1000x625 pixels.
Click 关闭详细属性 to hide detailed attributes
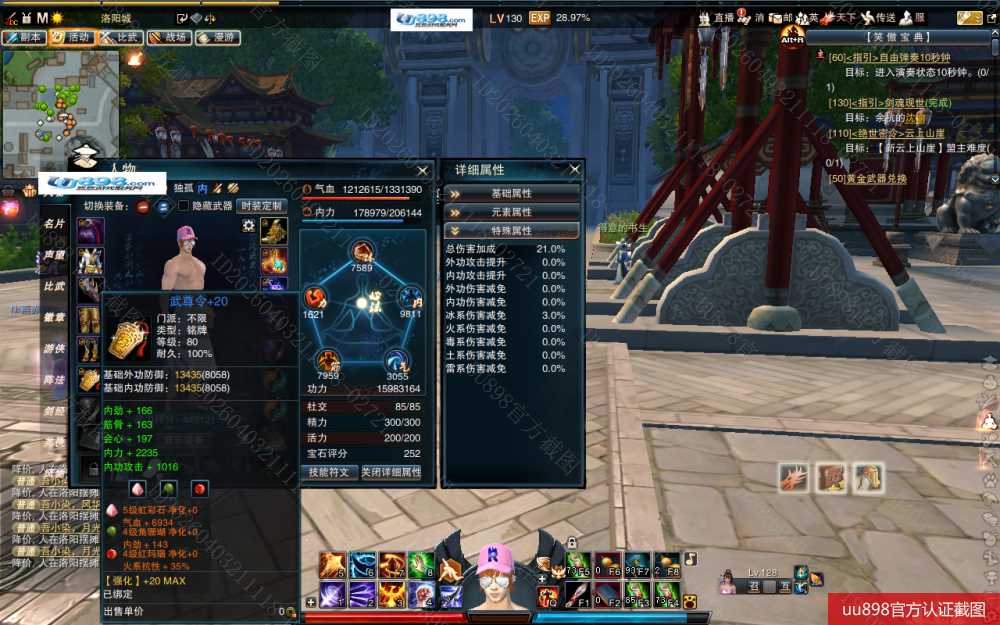[x=391, y=473]
